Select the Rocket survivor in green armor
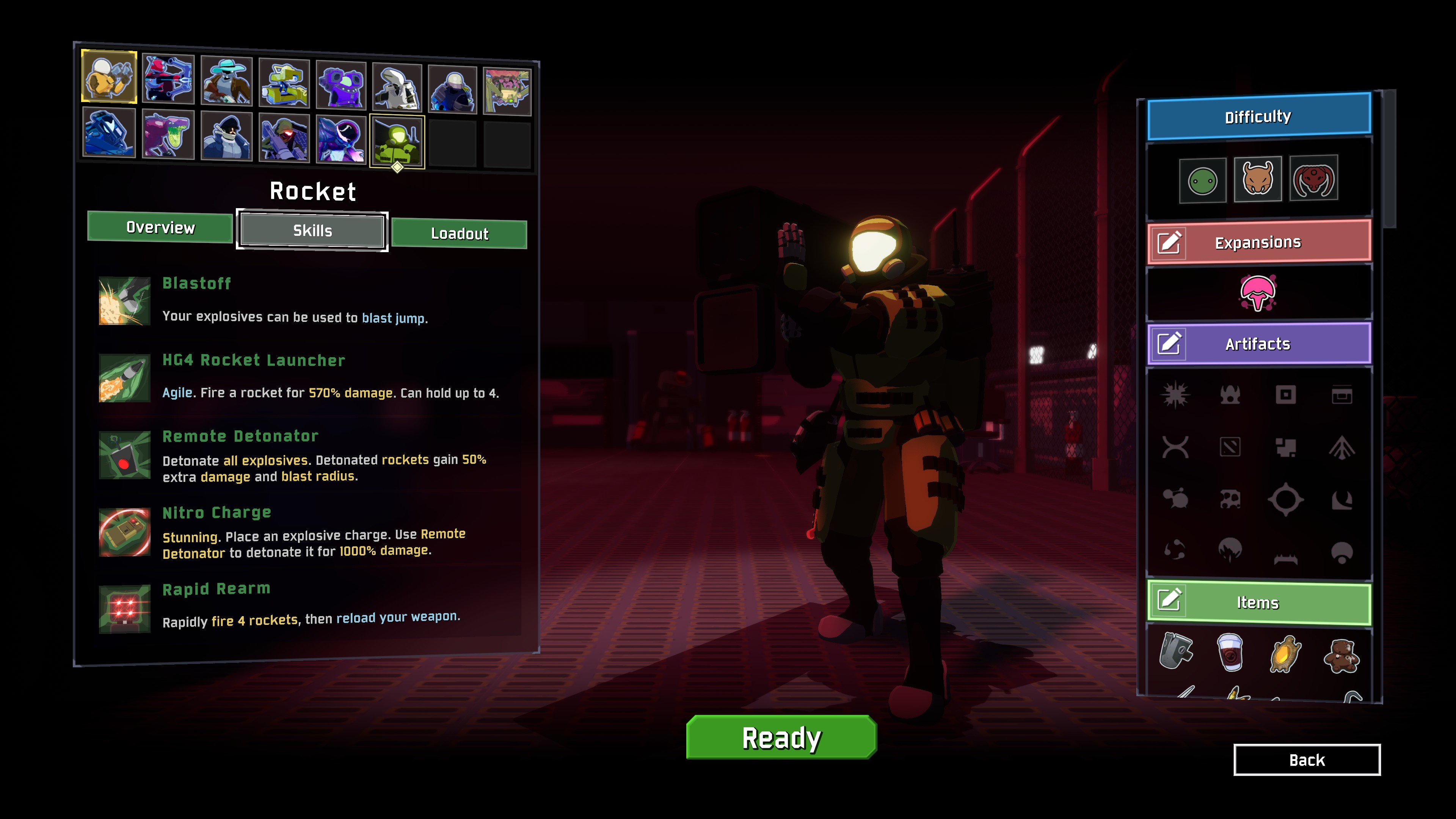This screenshot has height=819, width=1456. [x=397, y=141]
